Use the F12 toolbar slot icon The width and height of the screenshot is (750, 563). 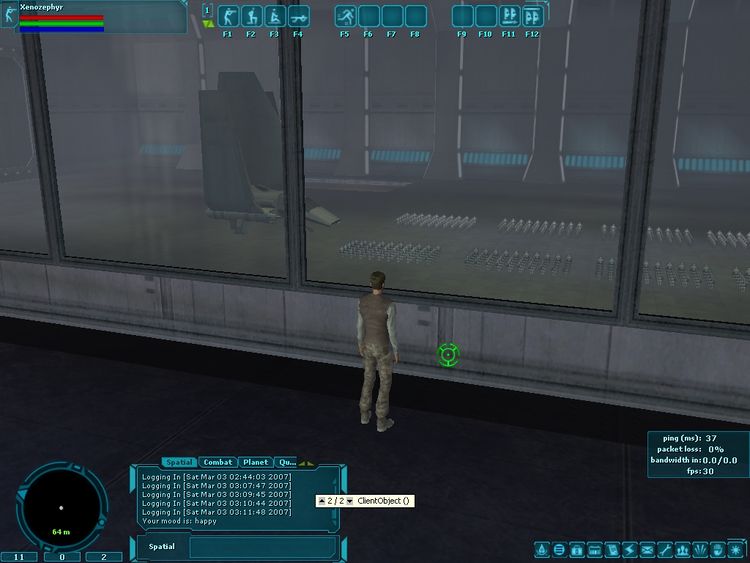(x=532, y=17)
